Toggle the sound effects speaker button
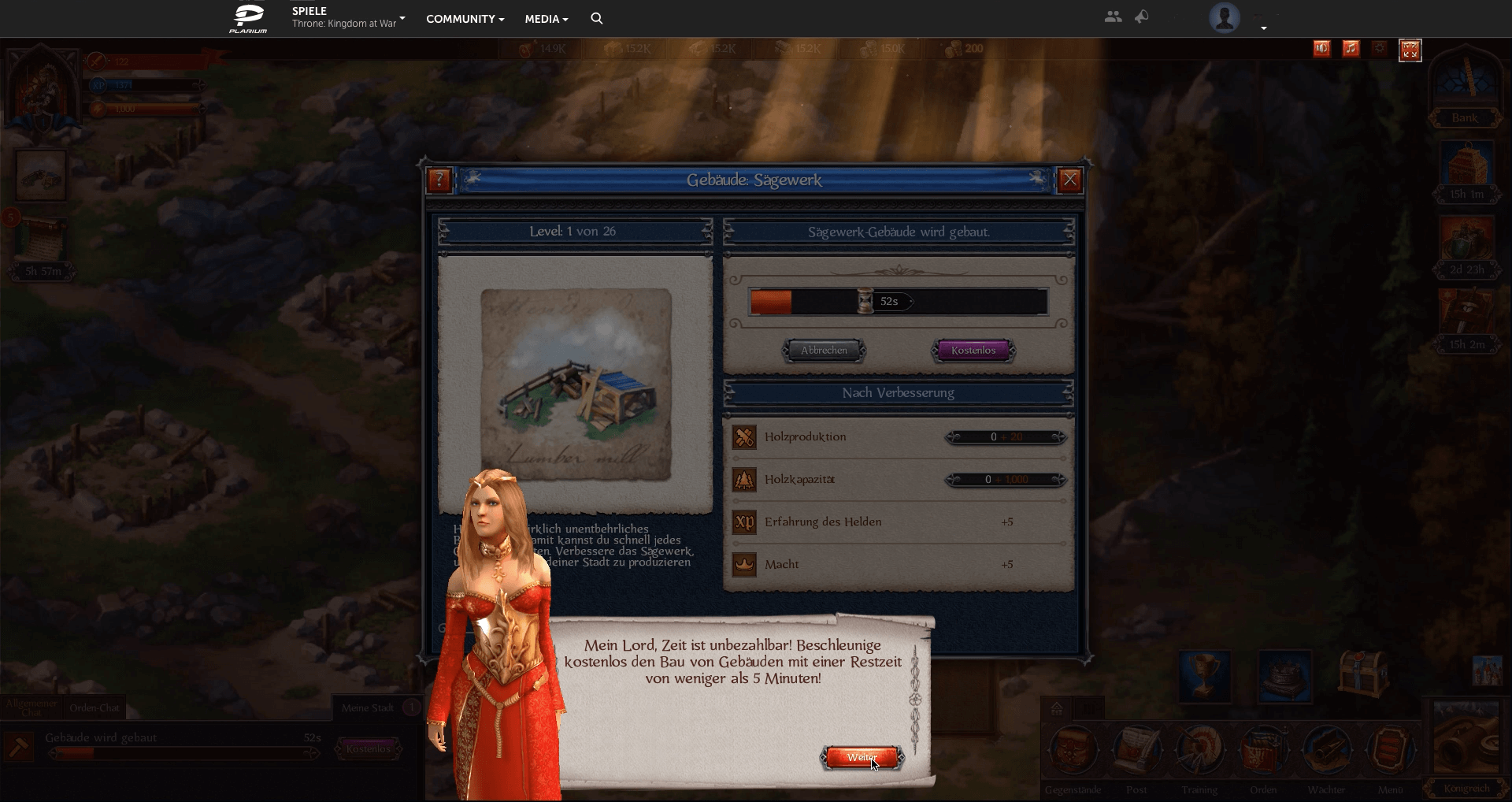The image size is (1512, 802). coord(1321,49)
